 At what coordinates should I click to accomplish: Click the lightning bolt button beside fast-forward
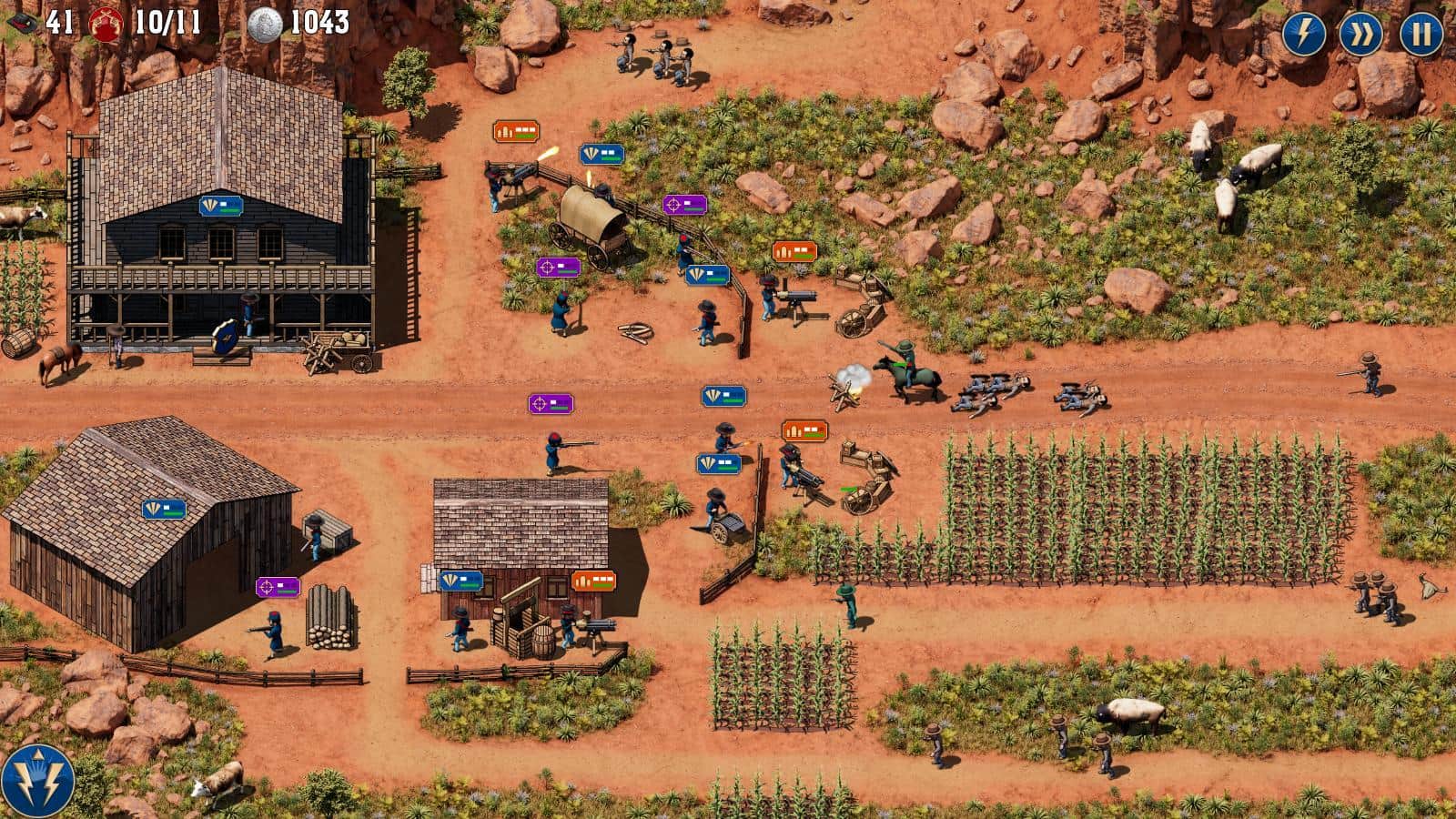pos(1304,35)
